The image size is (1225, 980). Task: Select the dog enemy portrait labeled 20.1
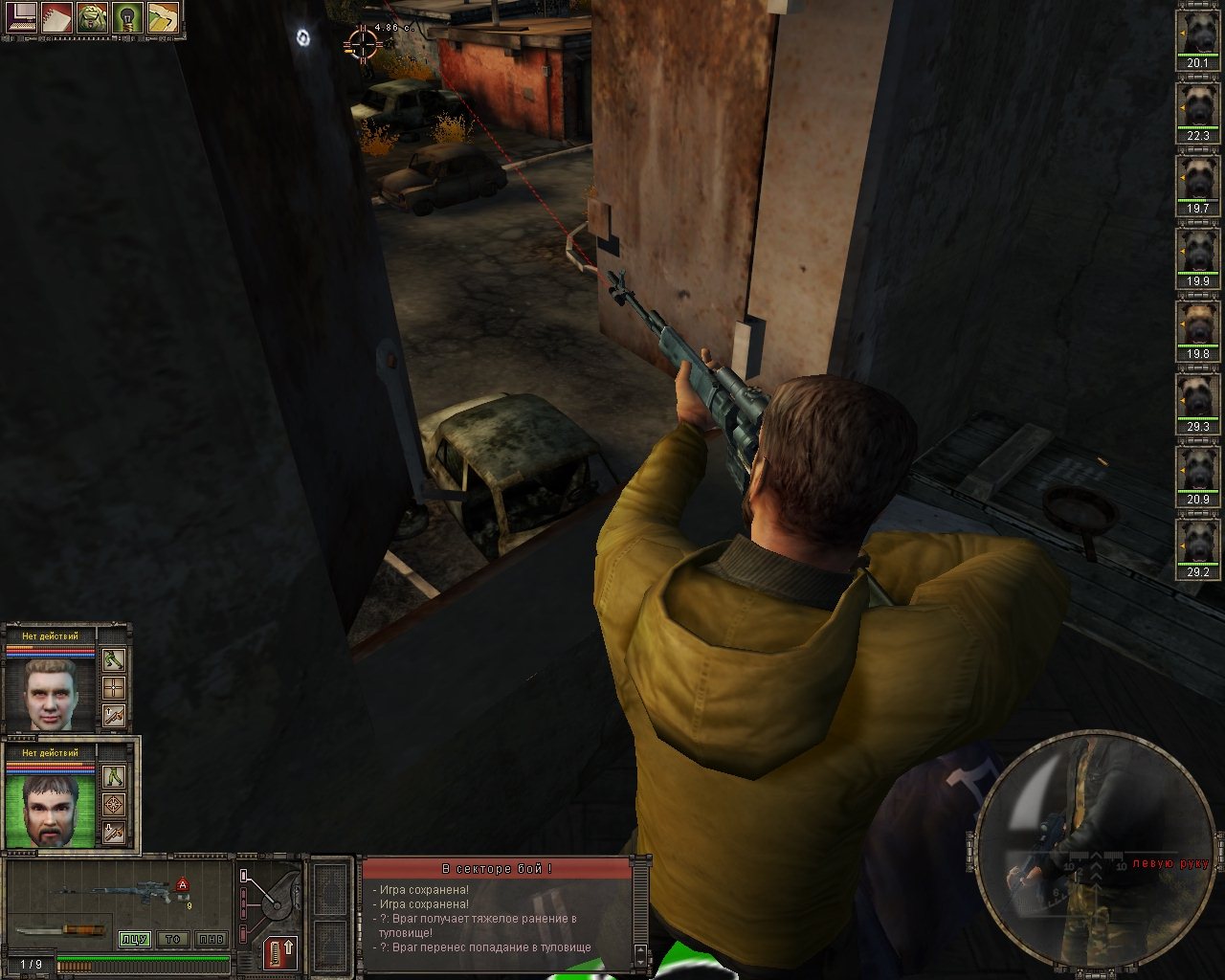pos(1197,40)
